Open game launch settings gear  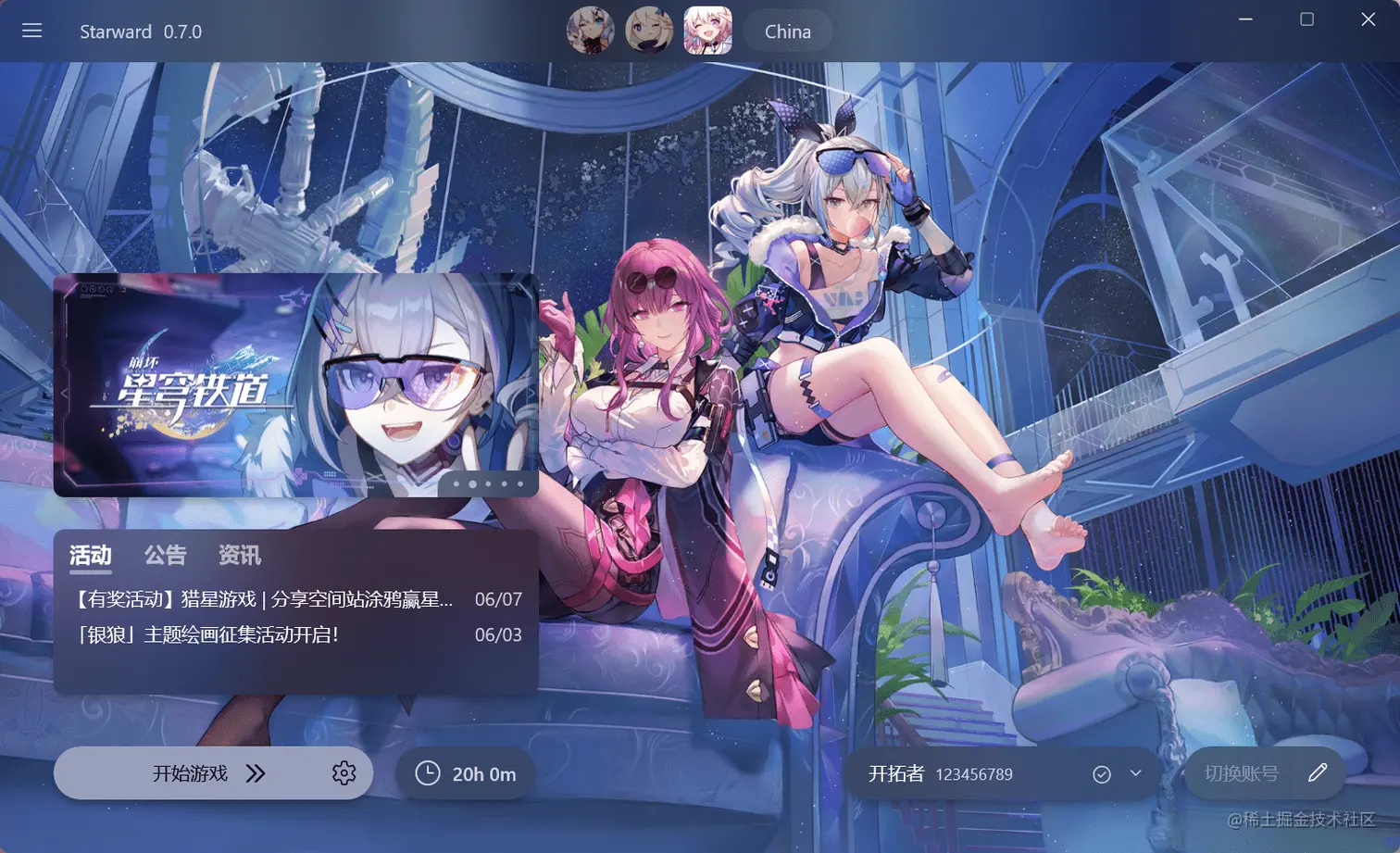(x=344, y=773)
